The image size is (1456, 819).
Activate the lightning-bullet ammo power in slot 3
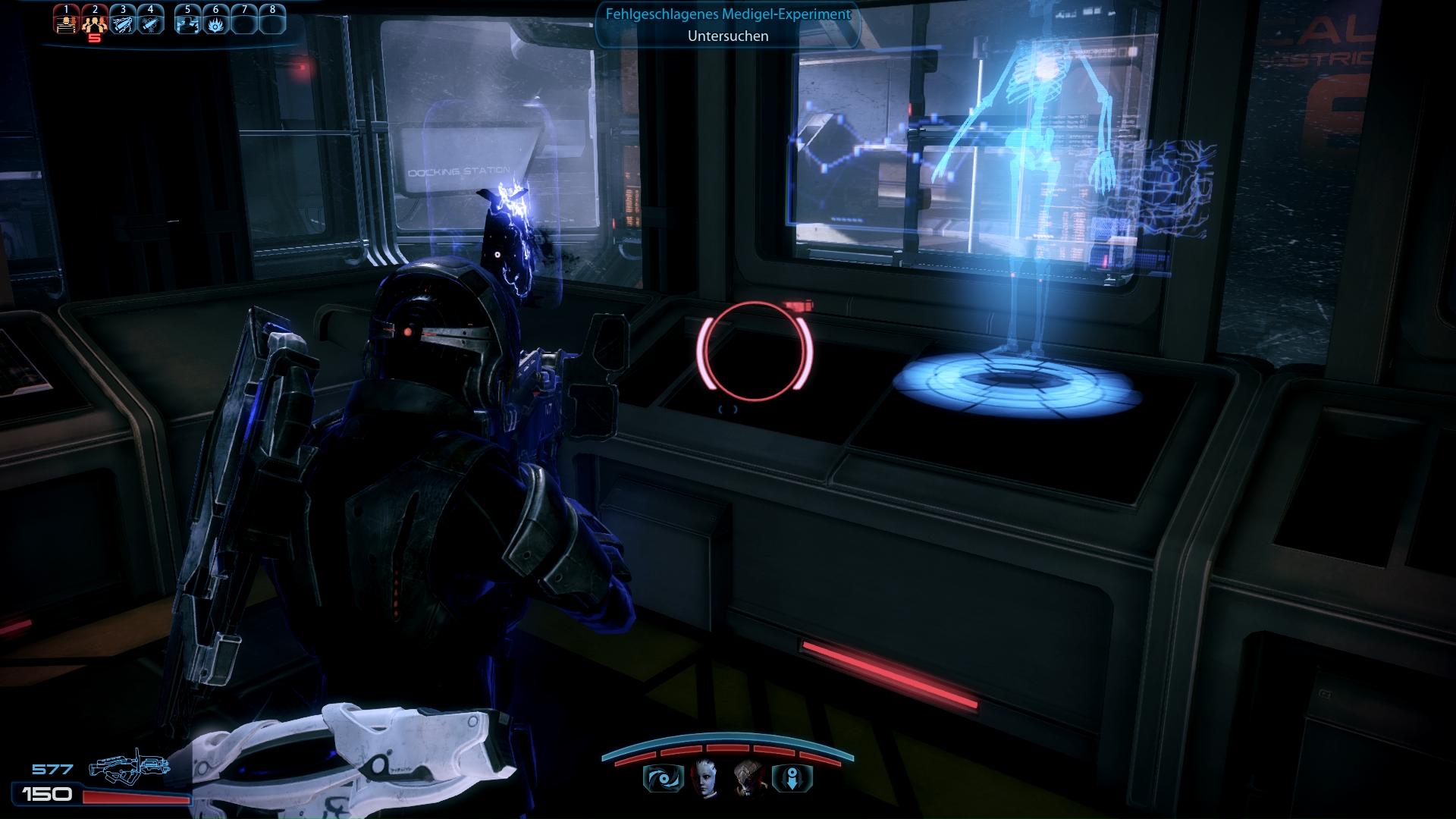click(122, 23)
